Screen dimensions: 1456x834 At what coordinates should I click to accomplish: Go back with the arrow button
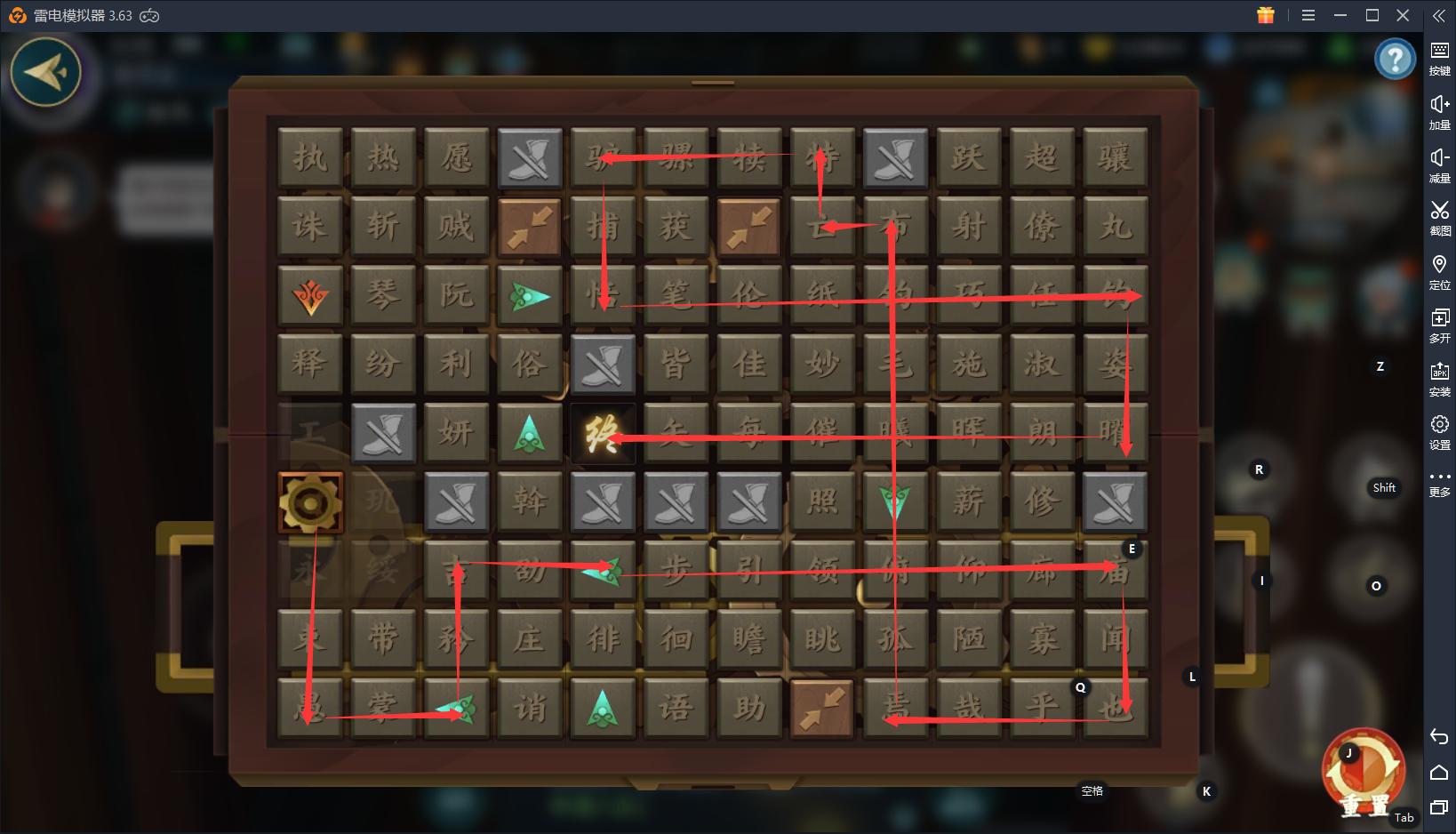coord(45,72)
